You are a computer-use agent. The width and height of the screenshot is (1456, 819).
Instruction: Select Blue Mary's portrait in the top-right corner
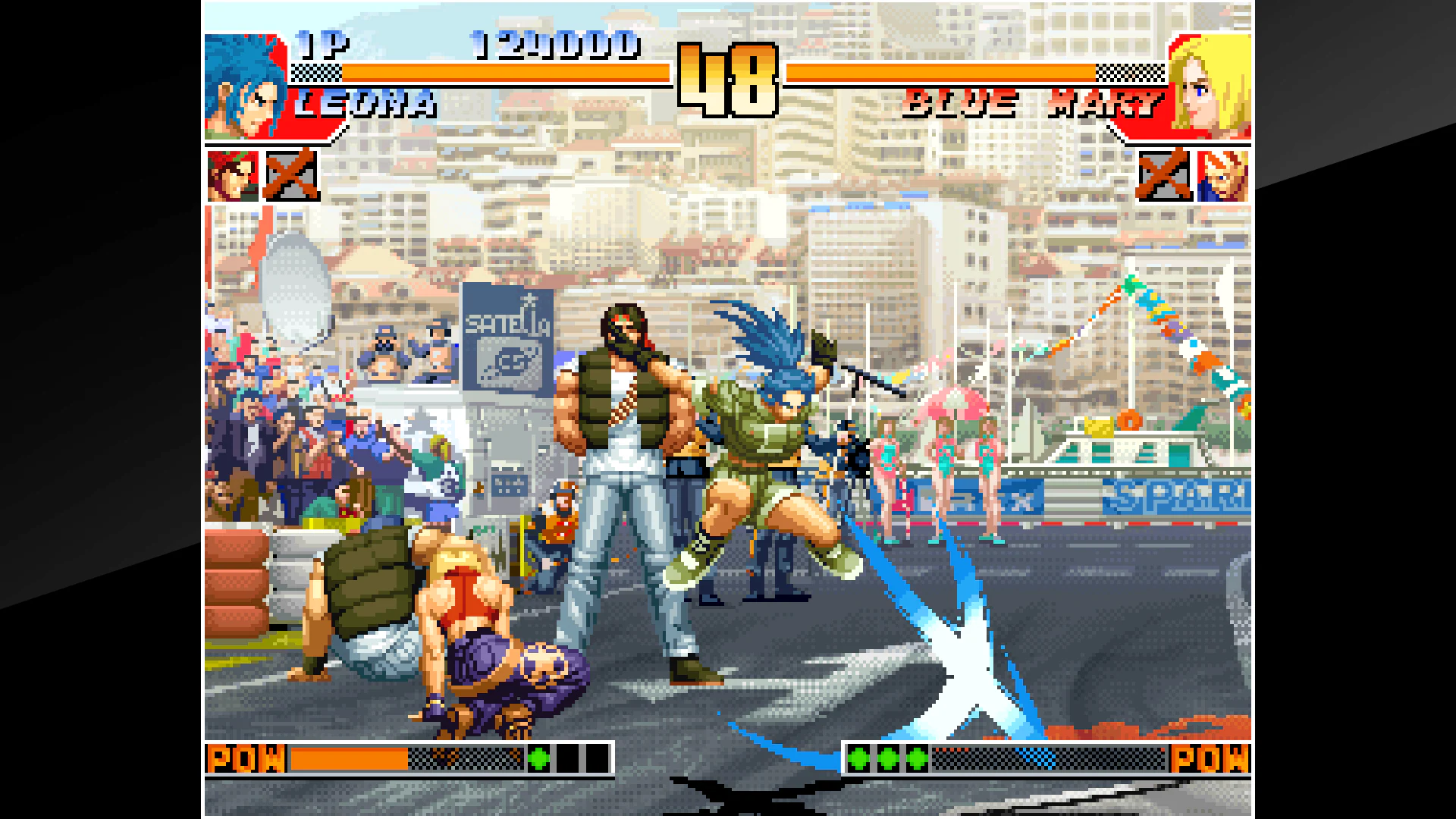click(x=1210, y=87)
